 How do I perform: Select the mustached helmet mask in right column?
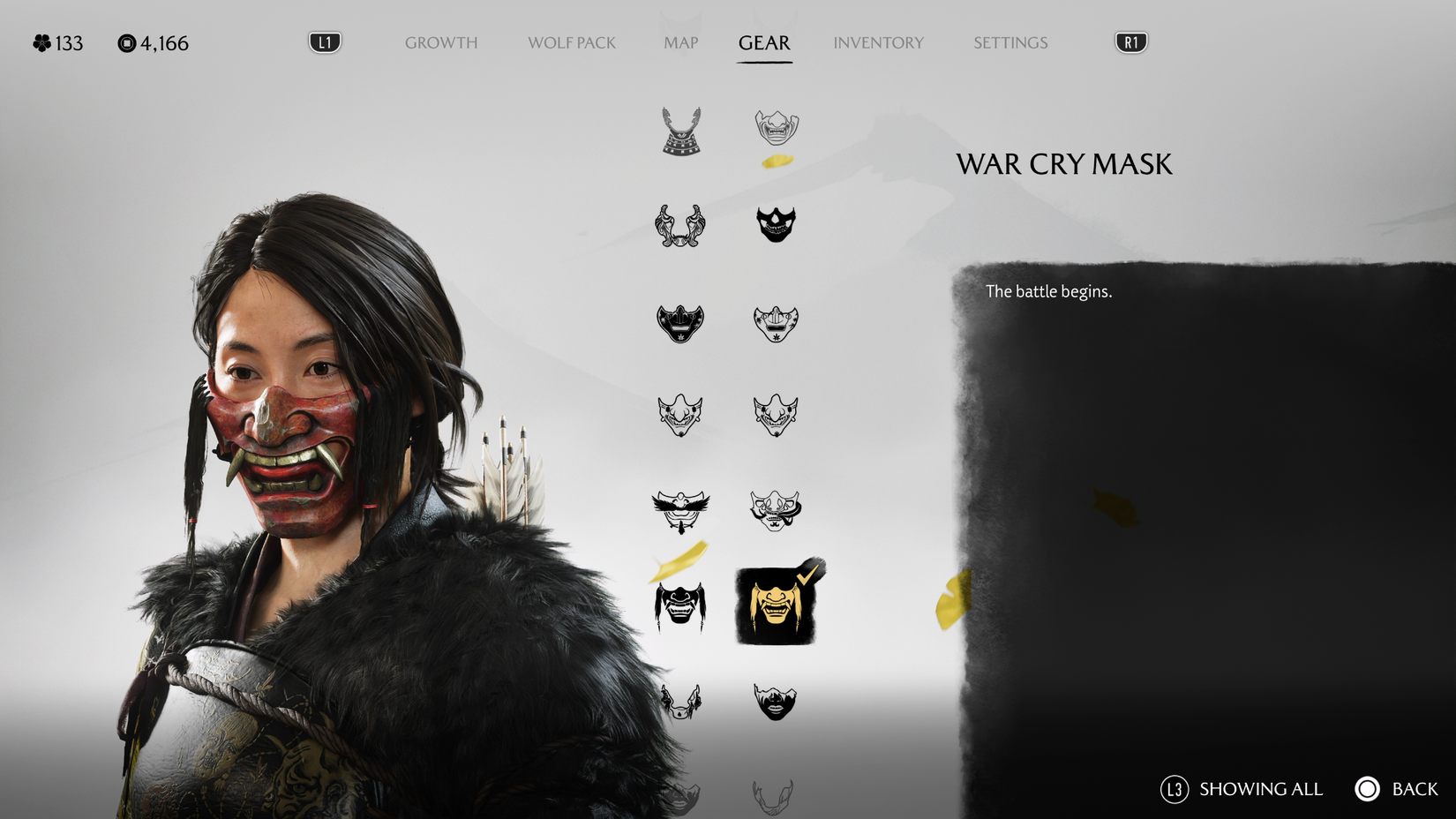pyautogui.click(x=777, y=508)
